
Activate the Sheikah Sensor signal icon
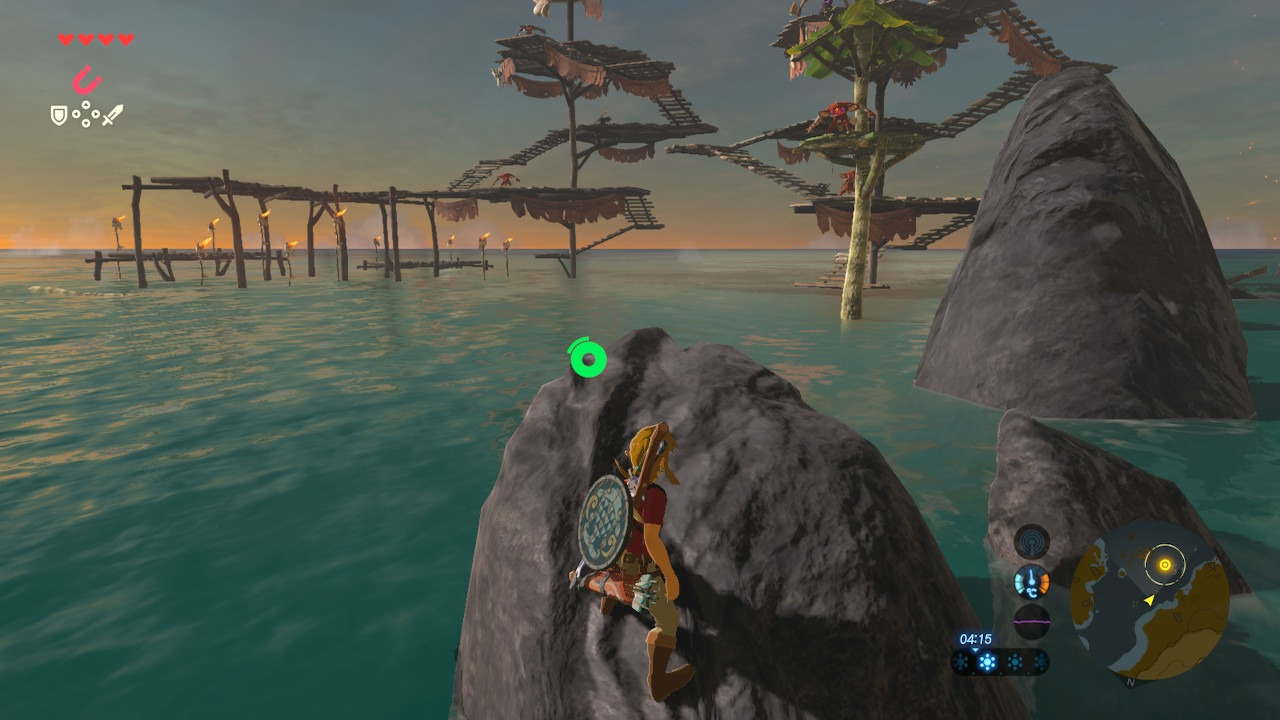pos(1031,542)
